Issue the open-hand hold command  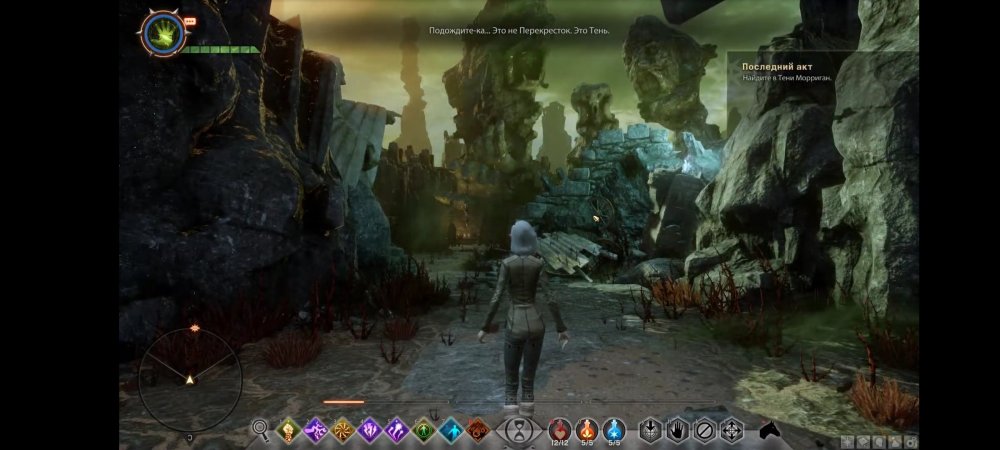coord(678,430)
